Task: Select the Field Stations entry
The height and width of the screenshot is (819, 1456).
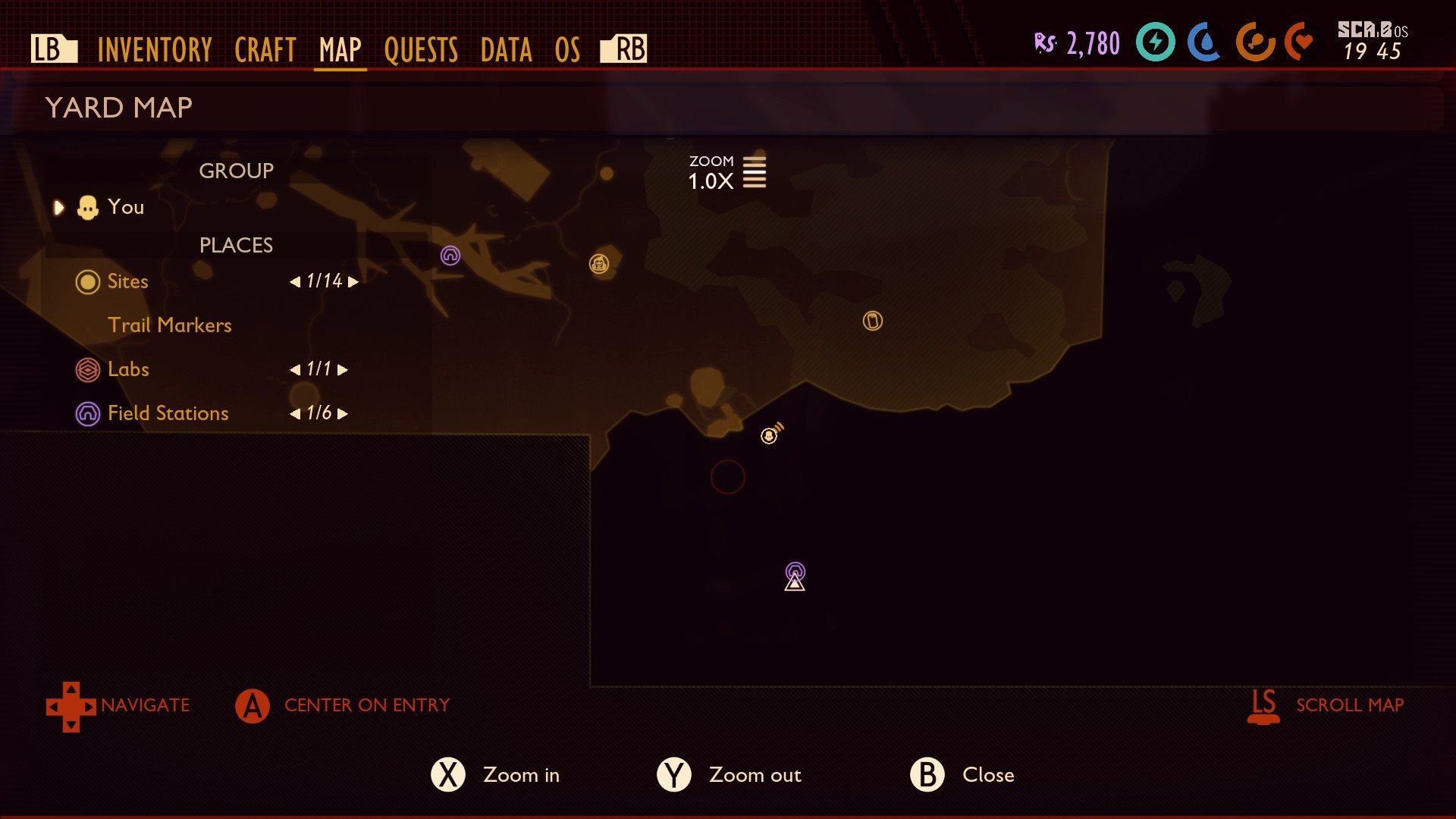Action: (x=168, y=413)
